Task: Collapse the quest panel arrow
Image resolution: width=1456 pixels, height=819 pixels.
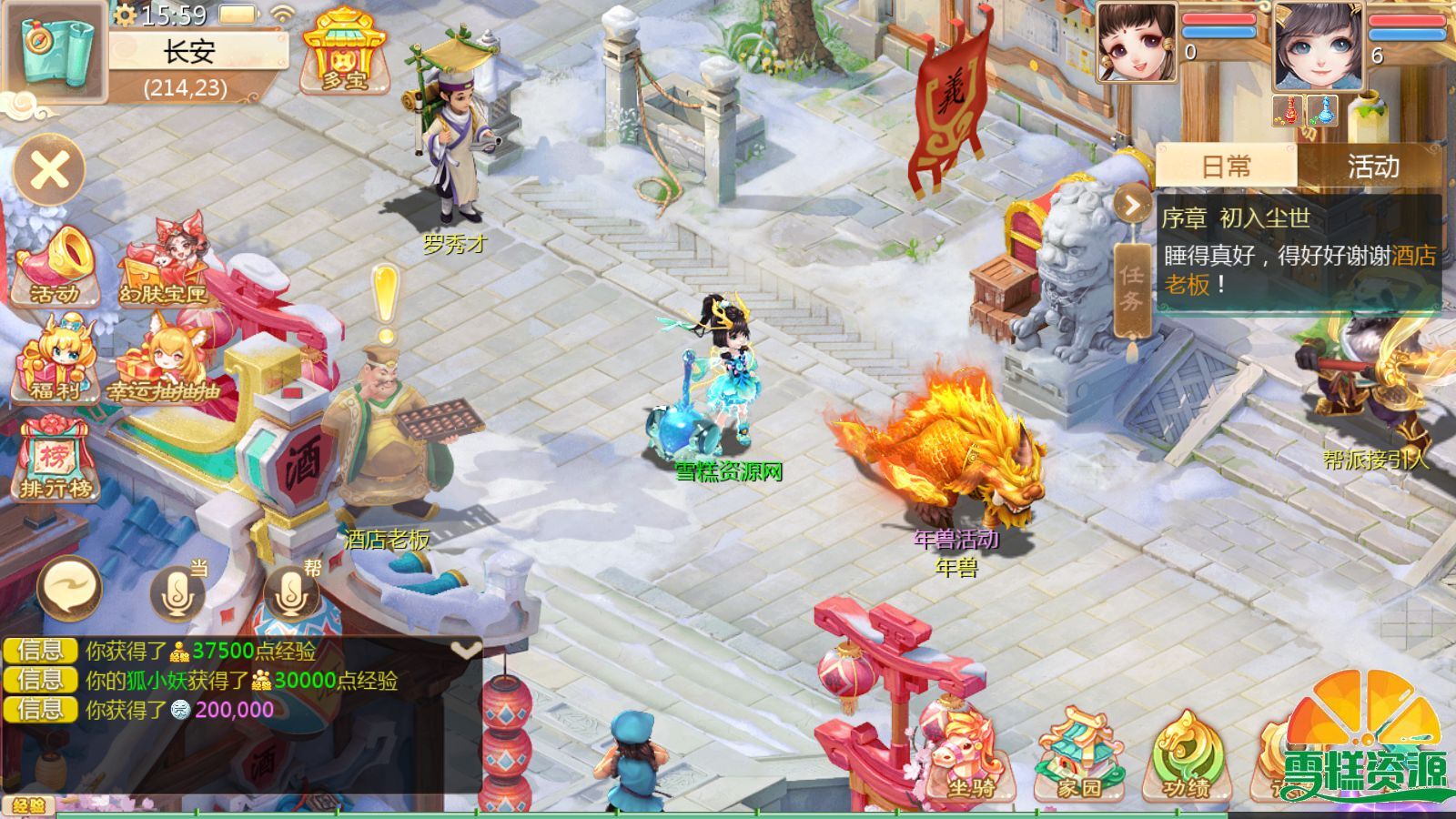Action: pyautogui.click(x=1132, y=206)
